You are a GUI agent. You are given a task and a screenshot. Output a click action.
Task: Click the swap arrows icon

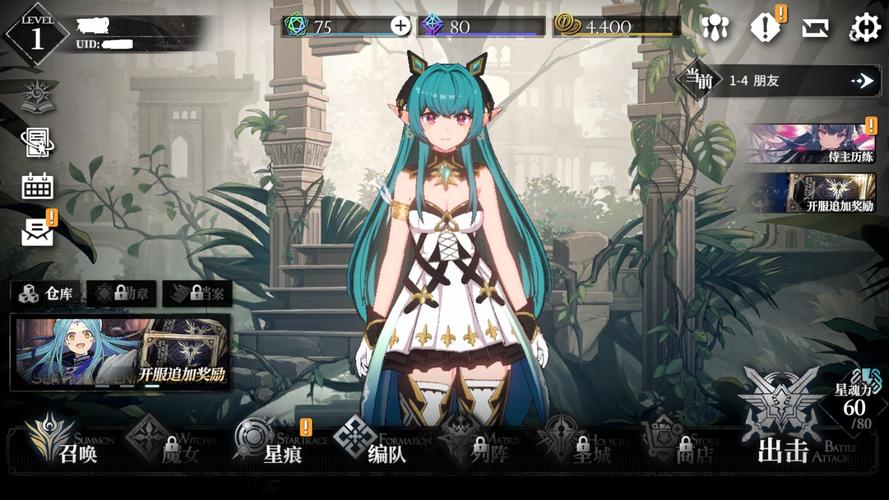point(815,28)
